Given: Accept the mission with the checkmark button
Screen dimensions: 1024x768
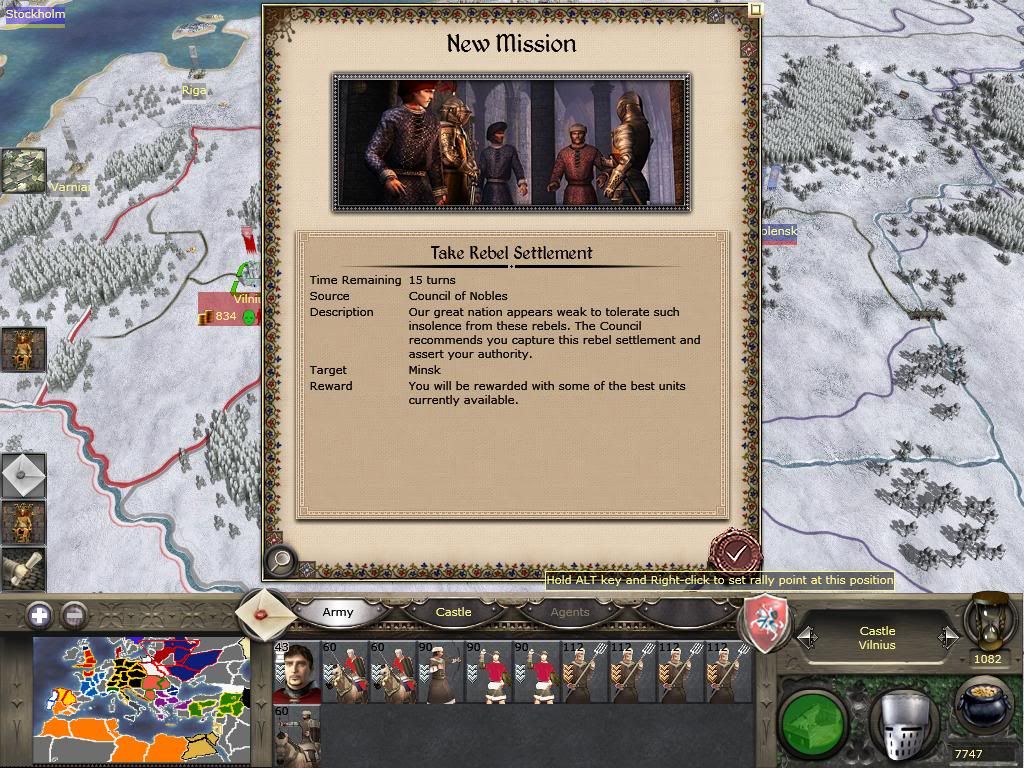Looking at the screenshot, I should 736,553.
